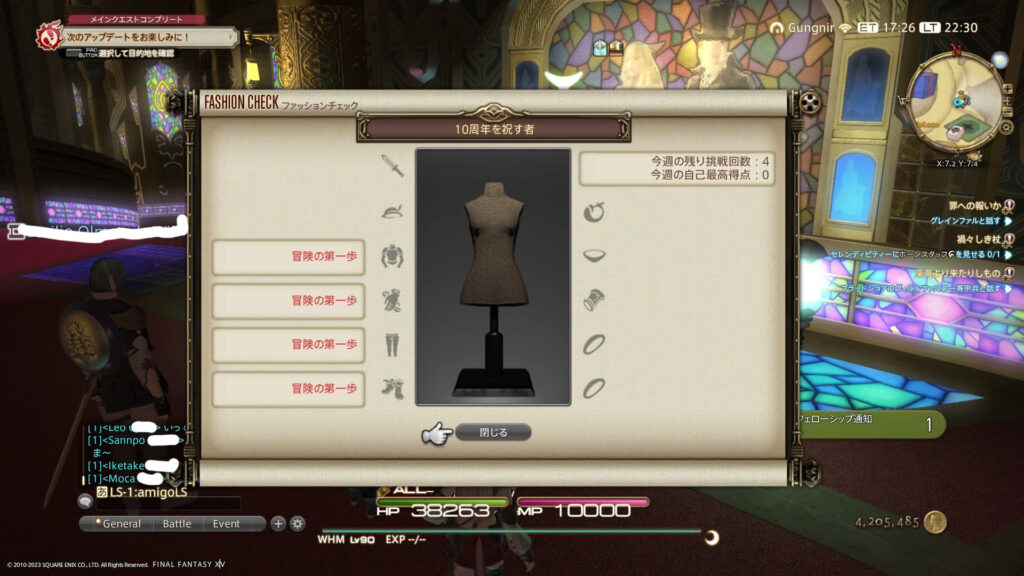Add a new chat tab with plus button
The image size is (1024, 576).
(279, 523)
